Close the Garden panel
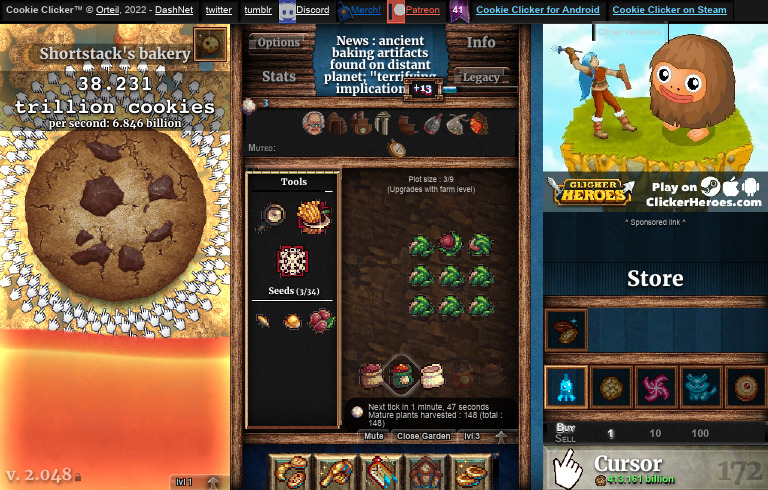The image size is (768, 490). pyautogui.click(x=423, y=436)
